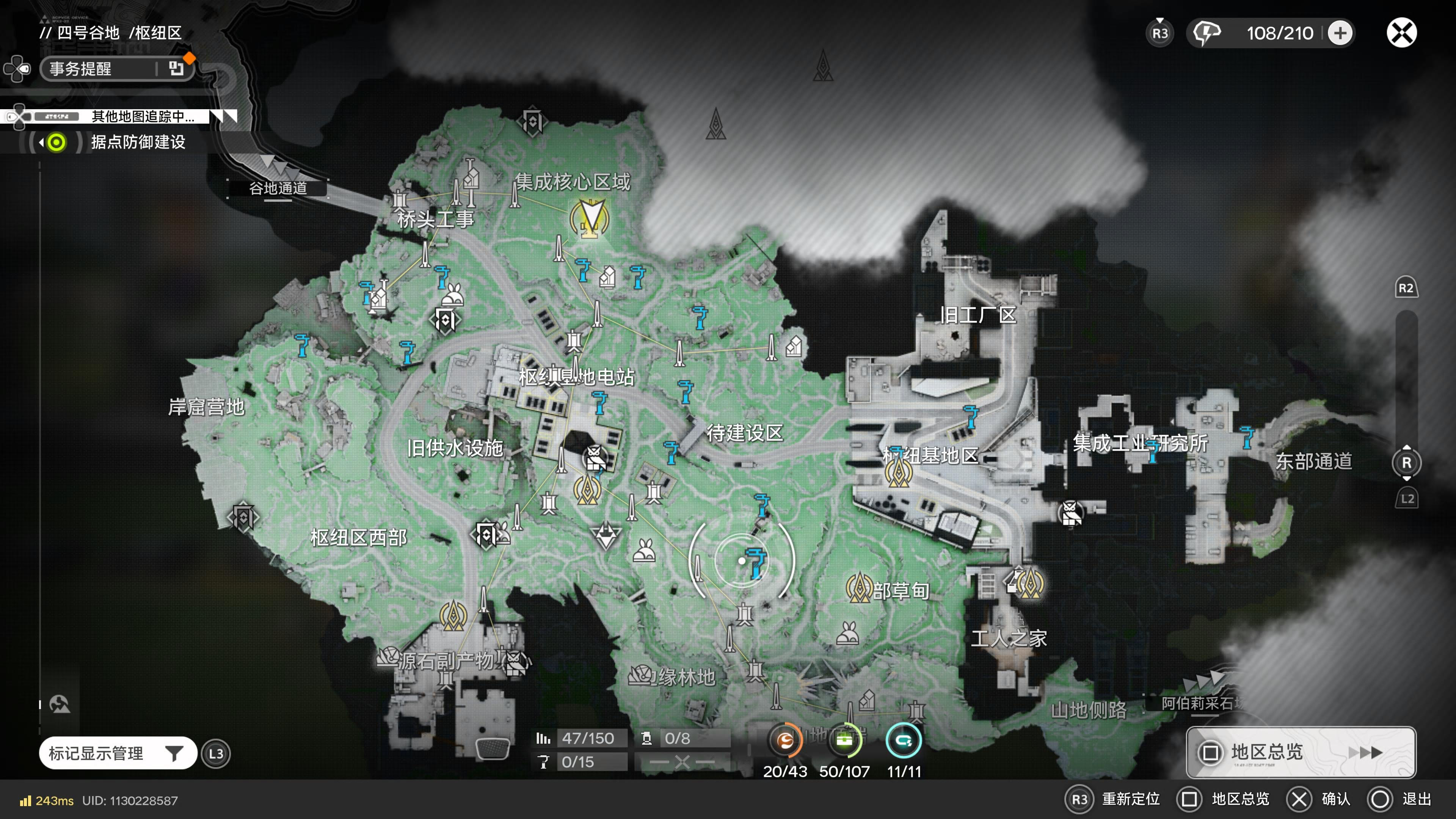Image resolution: width=1456 pixels, height=819 pixels.
Task: Select the blue marker inside the circular cursor
Action: (x=756, y=562)
